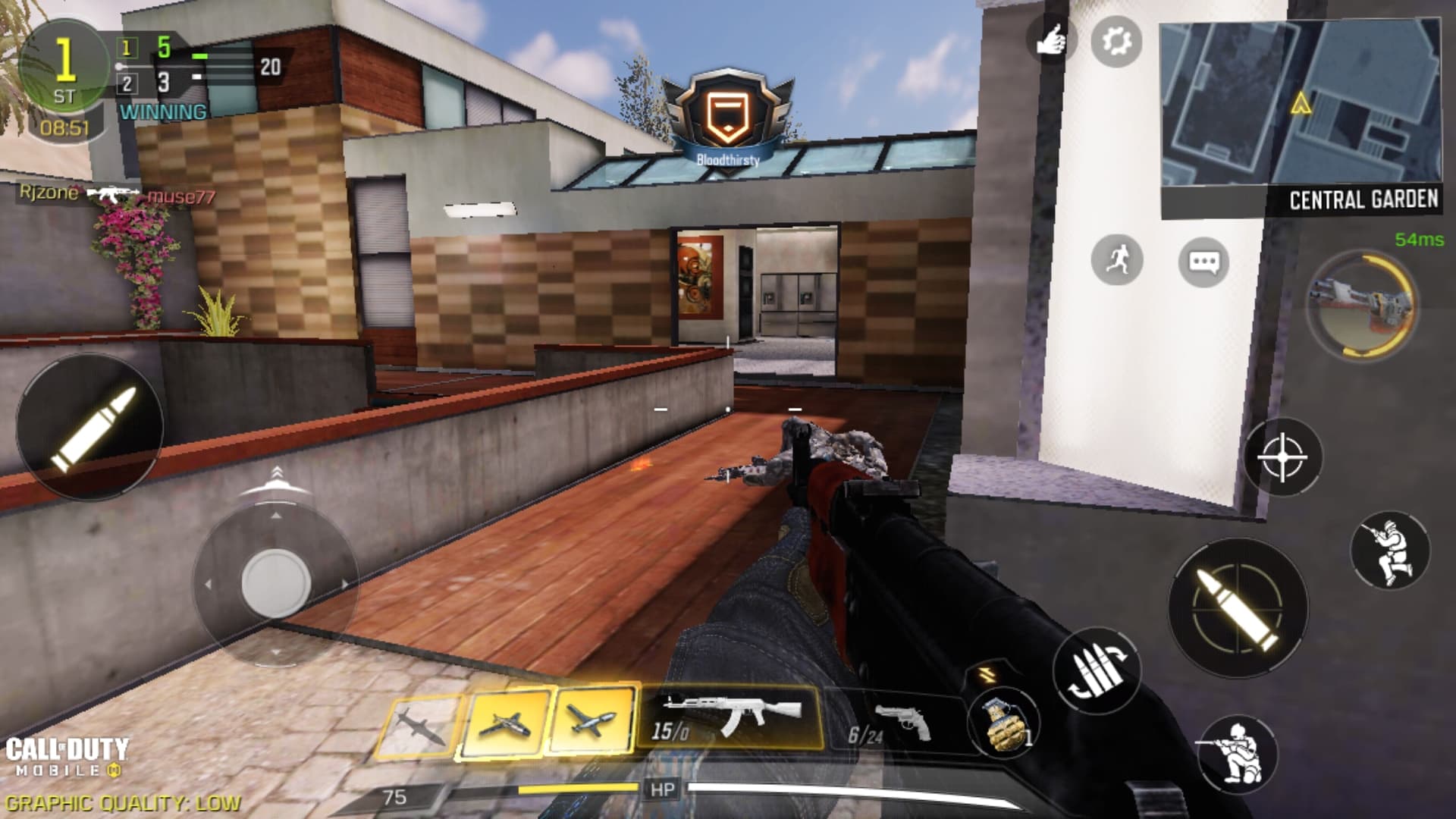Toggle the running-man sprint button
1456x819 pixels.
click(1116, 260)
